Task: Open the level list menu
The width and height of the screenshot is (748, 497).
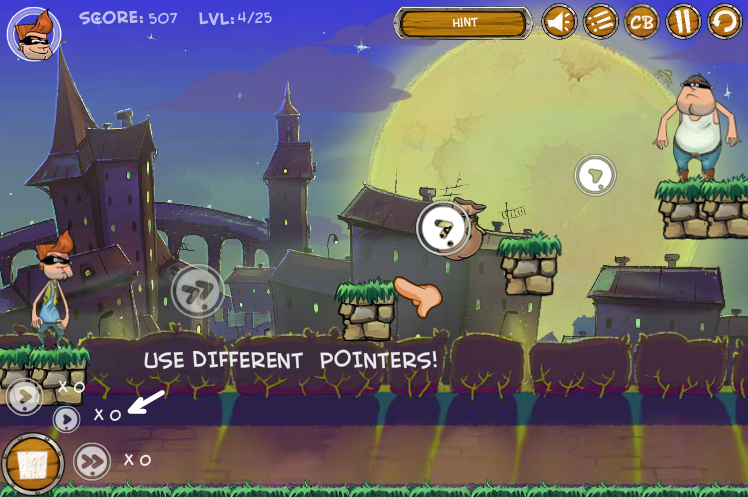Action: click(x=601, y=21)
